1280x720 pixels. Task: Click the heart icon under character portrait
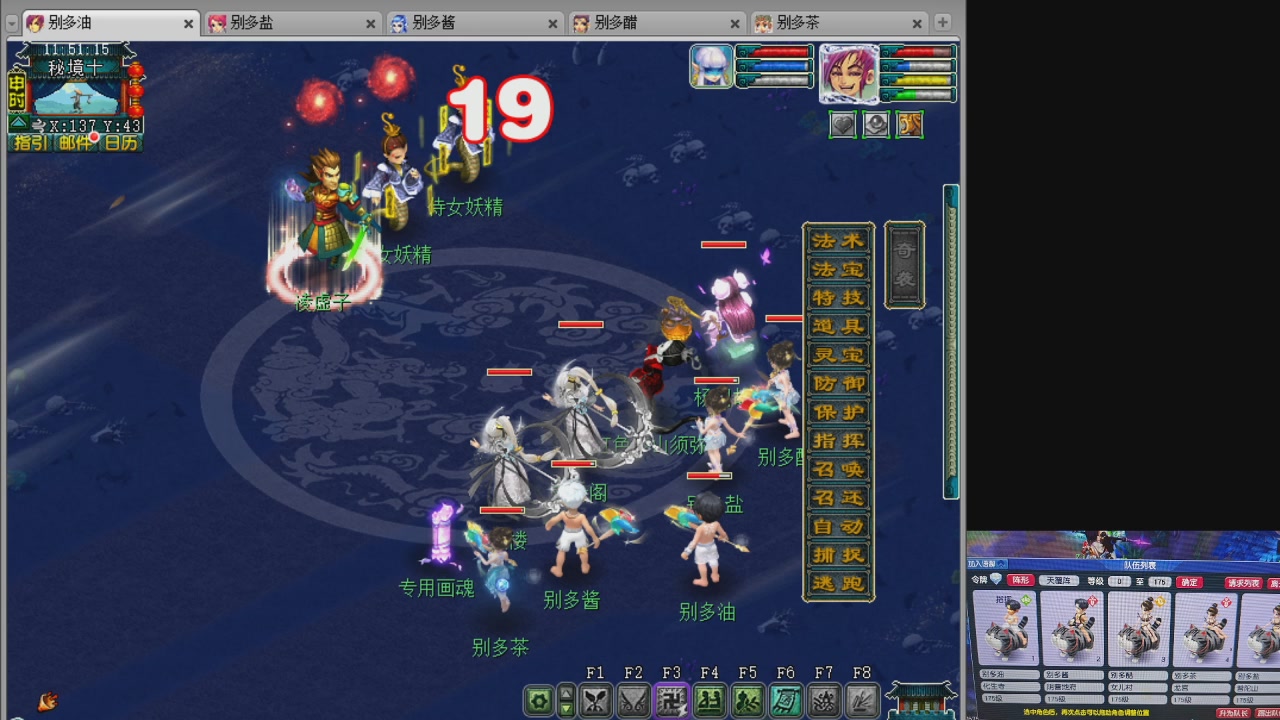pos(842,125)
